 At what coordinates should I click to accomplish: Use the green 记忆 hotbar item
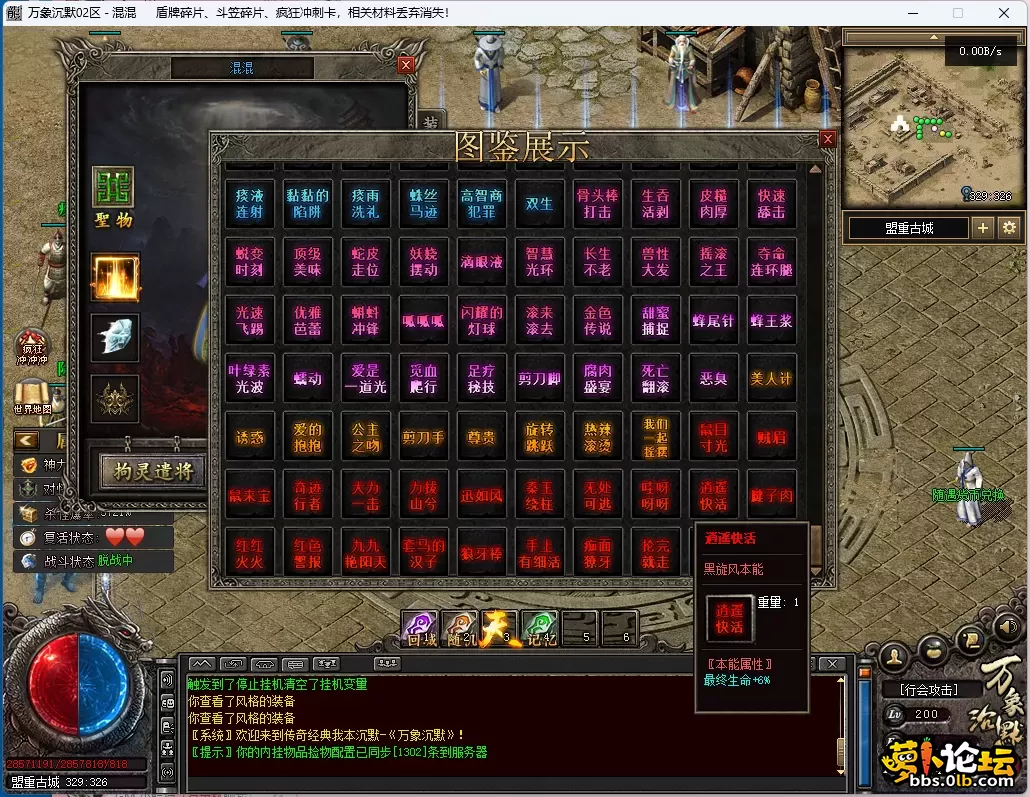click(x=541, y=627)
